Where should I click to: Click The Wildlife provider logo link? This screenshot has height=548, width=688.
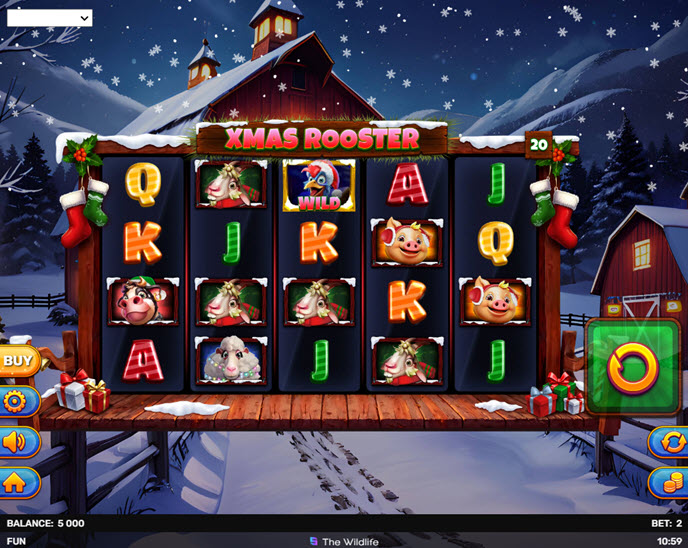pyautogui.click(x=344, y=541)
